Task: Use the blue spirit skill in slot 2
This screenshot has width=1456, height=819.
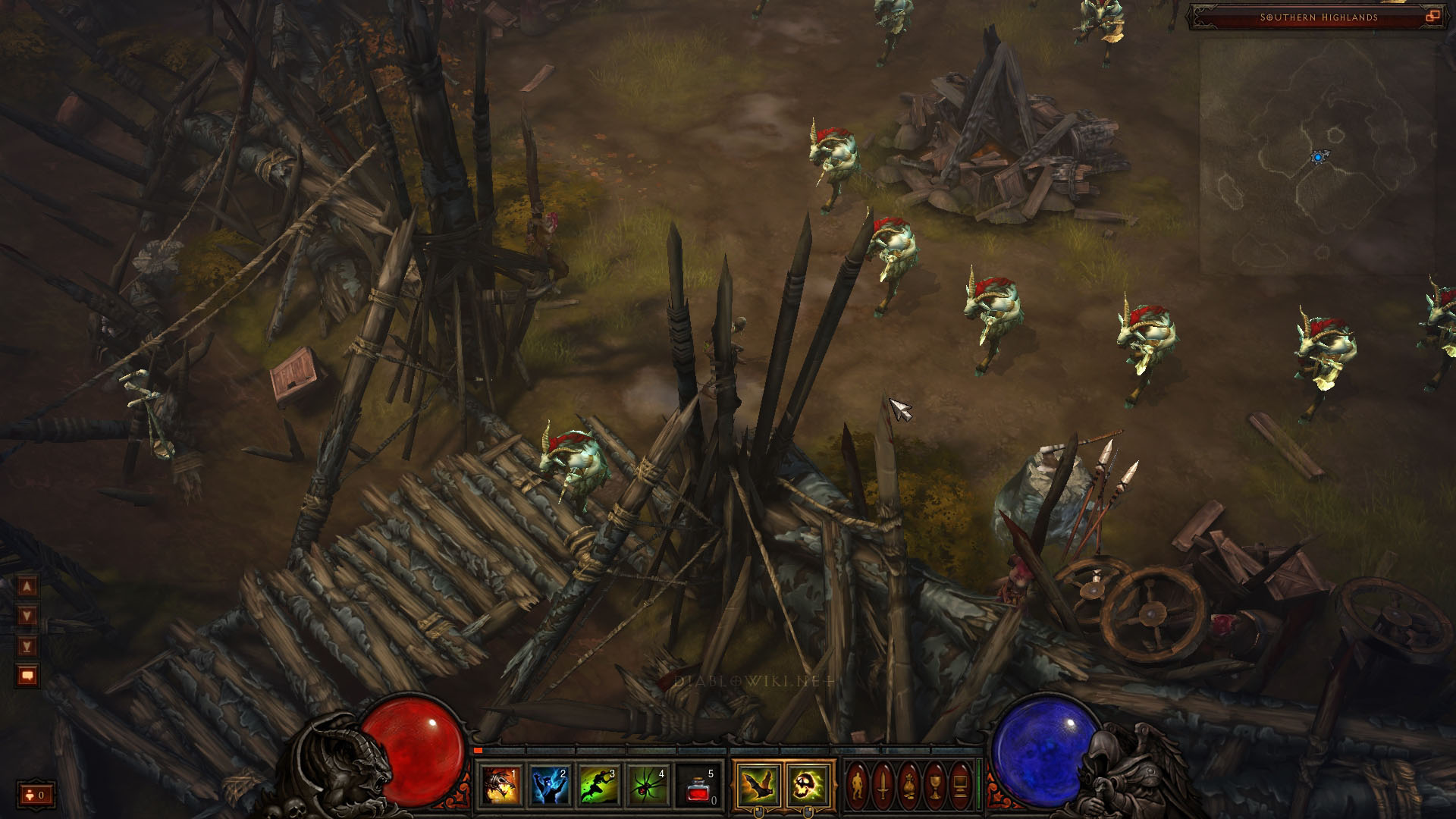Action: (x=551, y=786)
